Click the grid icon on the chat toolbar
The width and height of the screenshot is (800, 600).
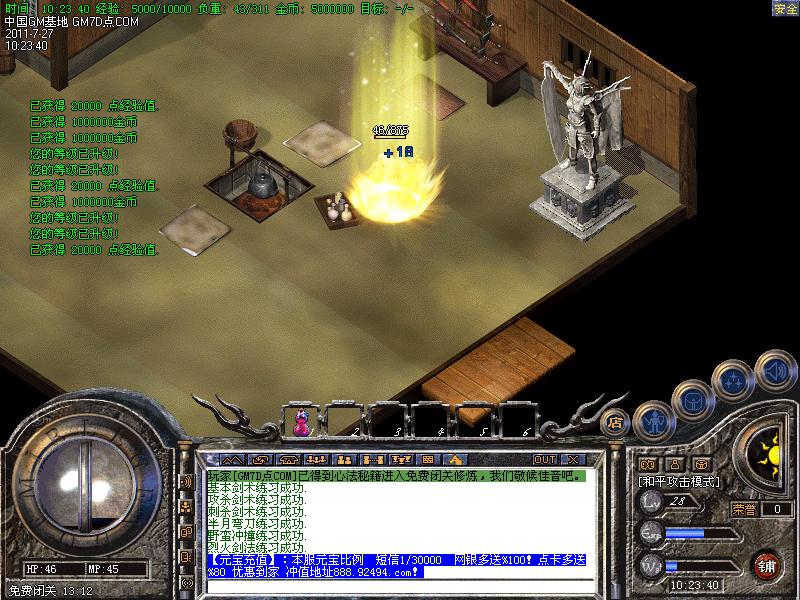tap(427, 459)
